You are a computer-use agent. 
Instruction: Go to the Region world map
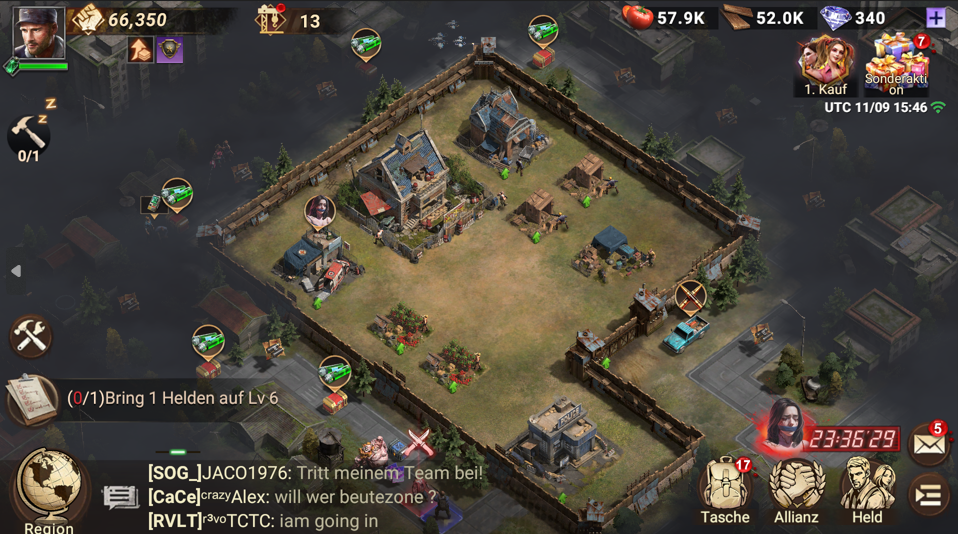48,489
